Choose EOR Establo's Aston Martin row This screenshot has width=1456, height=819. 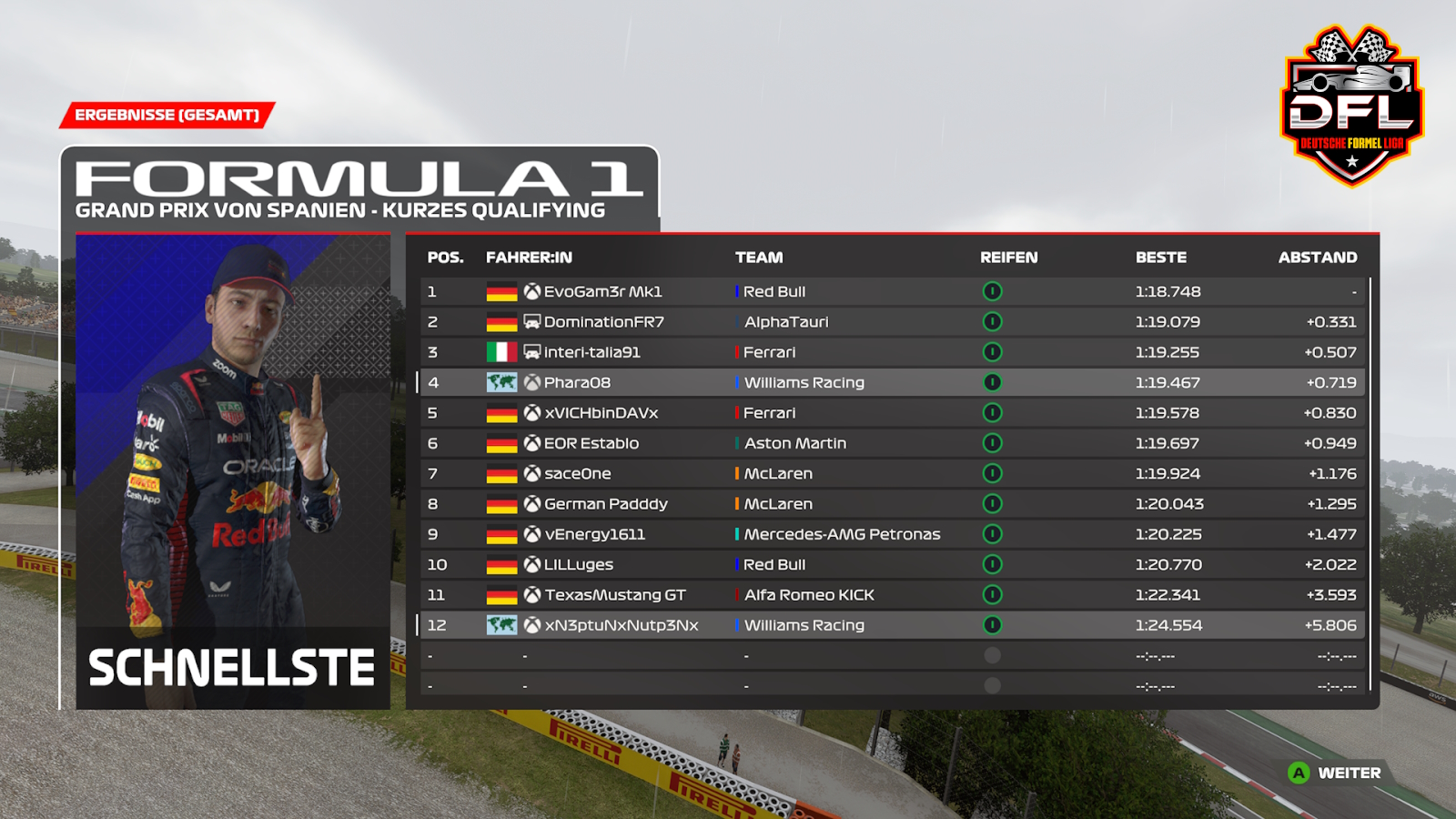pyautogui.click(x=892, y=443)
